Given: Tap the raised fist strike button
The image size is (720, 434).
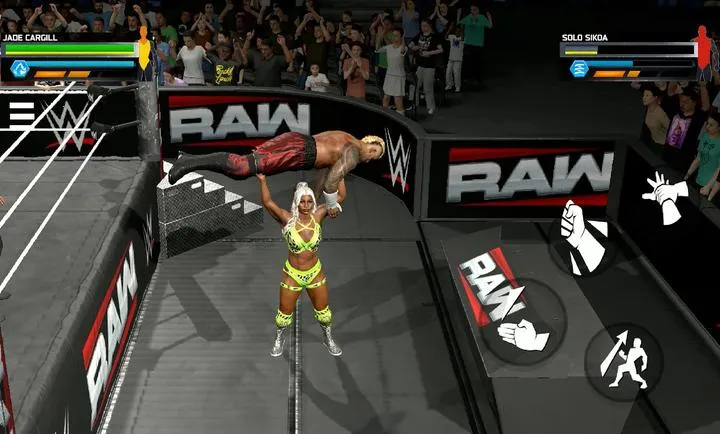Looking at the screenshot, I should pyautogui.click(x=582, y=238).
